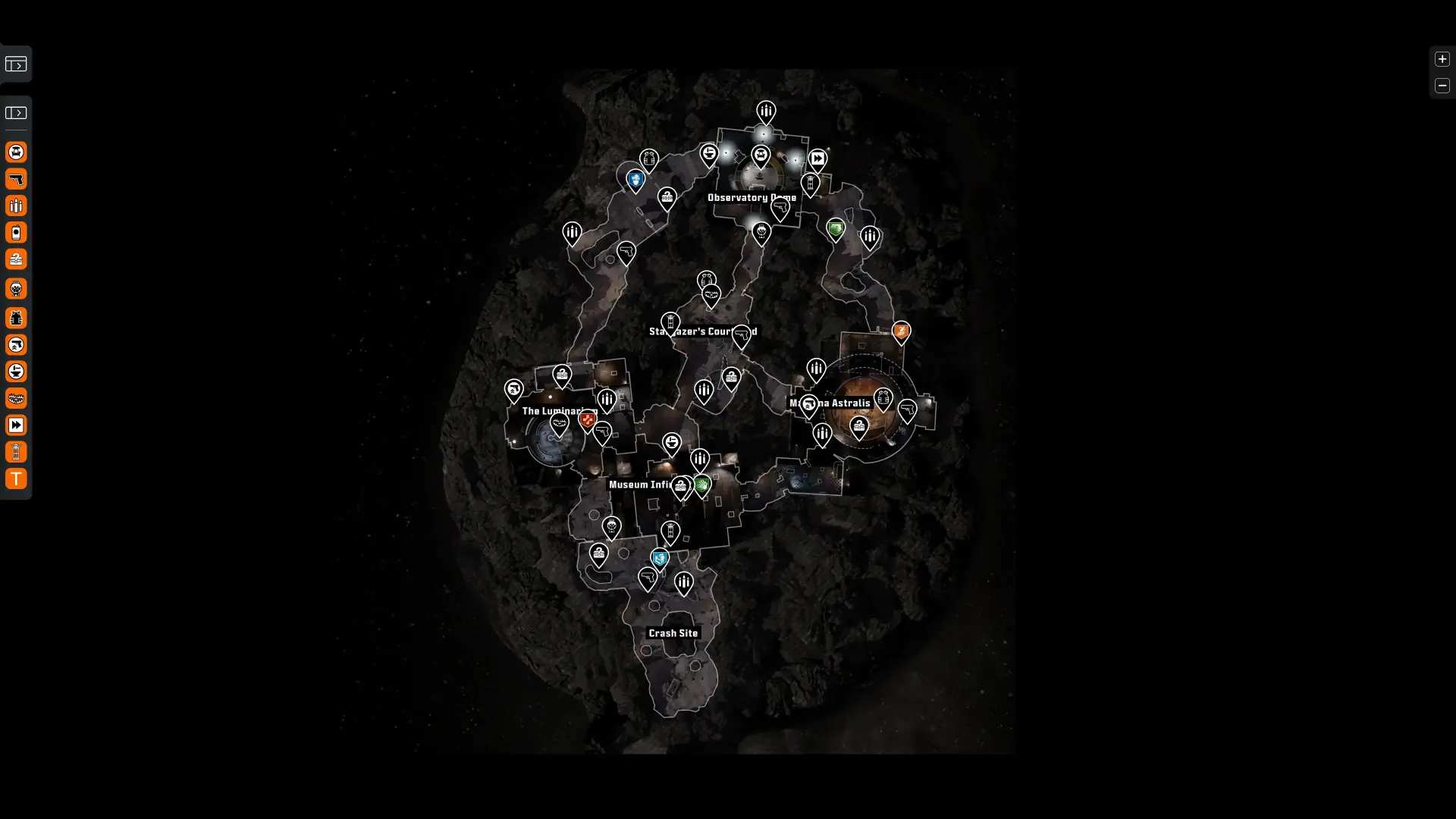Select the fast-forward marker beside Observatory Dome
Screen dimensions: 1456x819
coord(817,158)
